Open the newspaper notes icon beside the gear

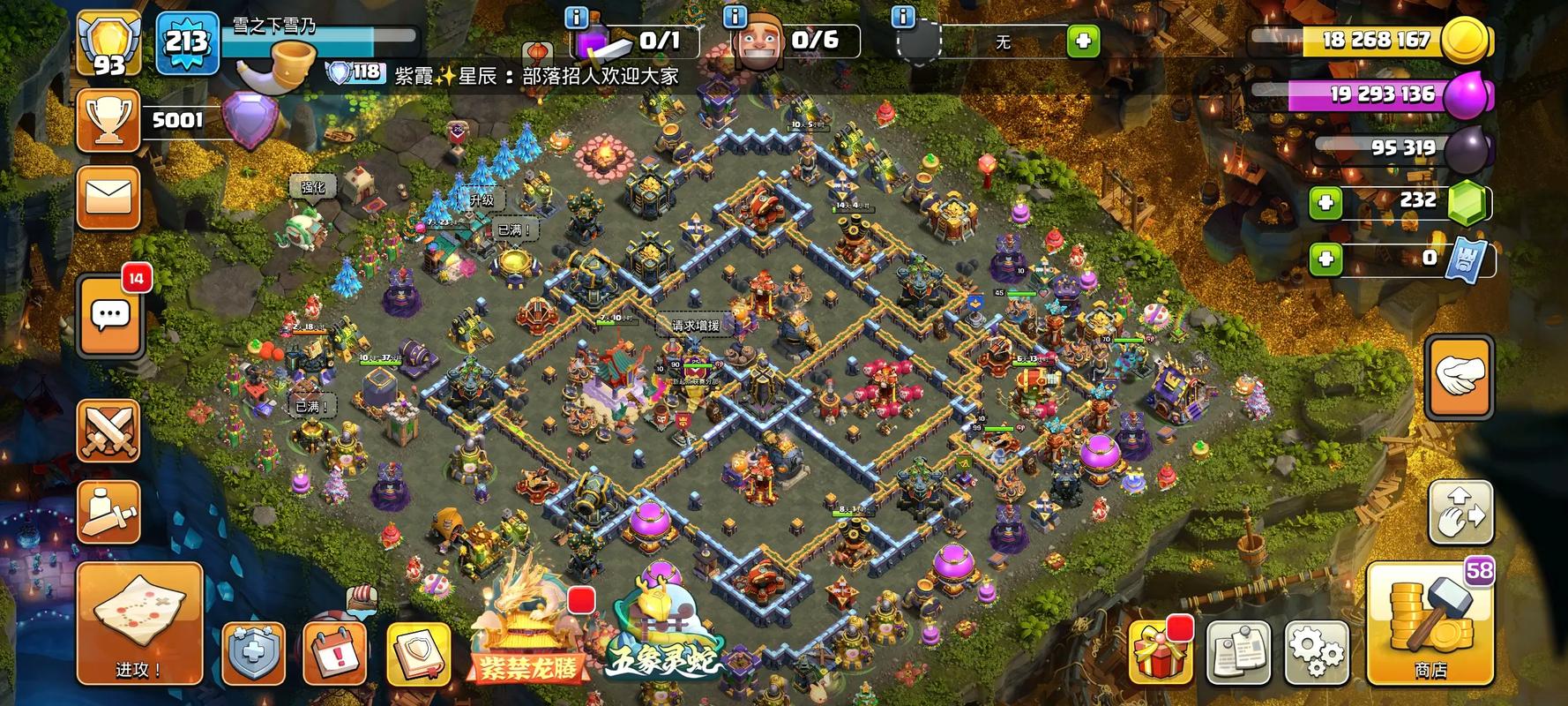1238,652
